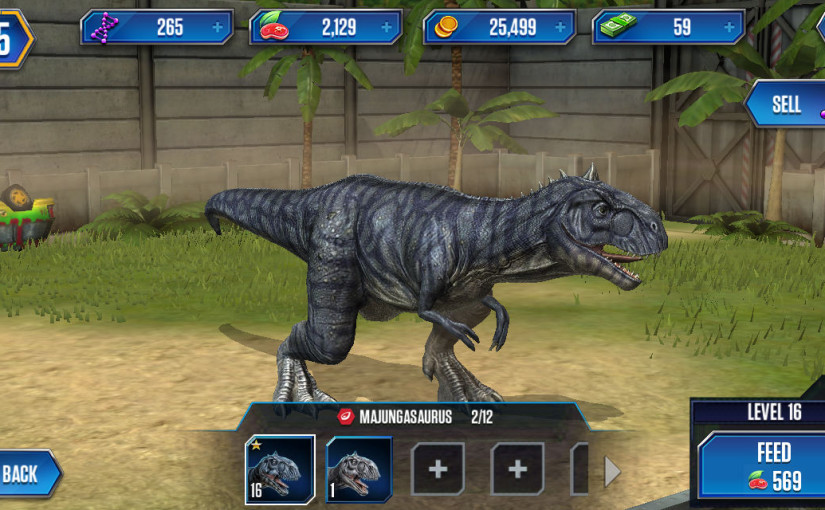
Task: Show more creature slots with the arrow
Action: pos(612,471)
